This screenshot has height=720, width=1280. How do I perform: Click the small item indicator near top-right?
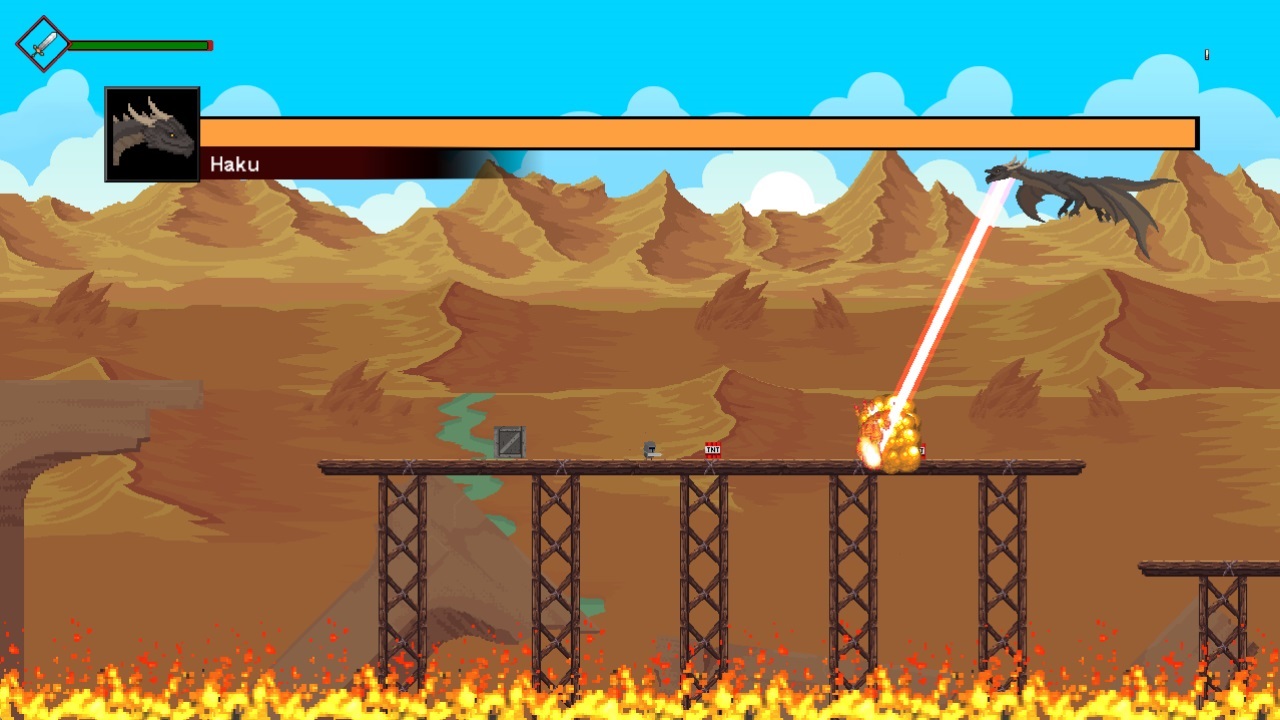[1205, 55]
